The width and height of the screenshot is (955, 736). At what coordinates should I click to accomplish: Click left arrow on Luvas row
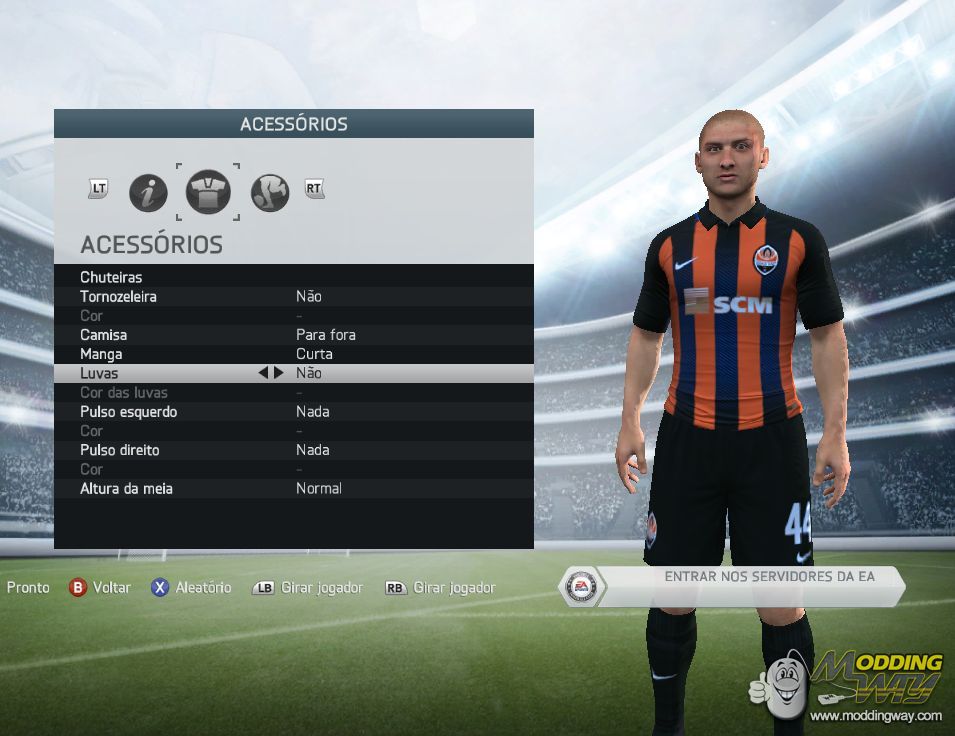264,373
